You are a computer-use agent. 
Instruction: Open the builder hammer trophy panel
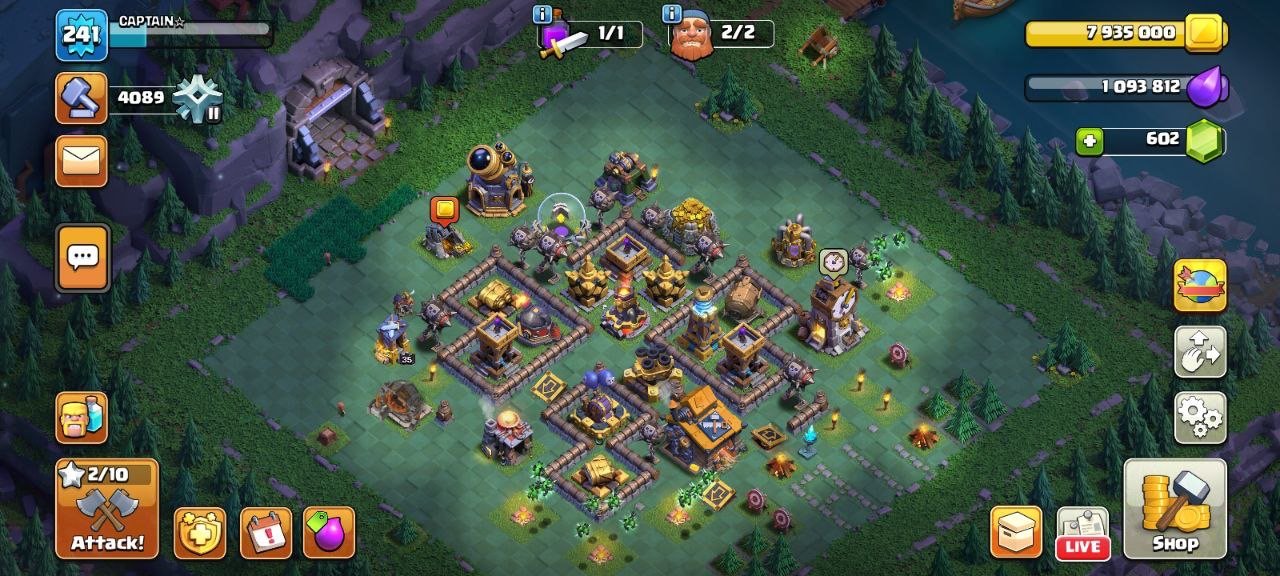tap(81, 98)
